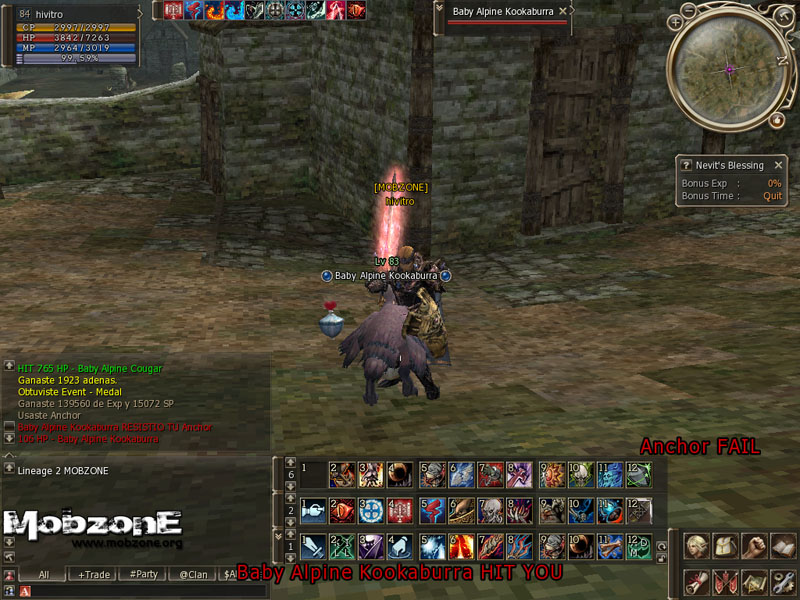Screen dimensions: 800x600
Task: Click the chat text input field
Action: tap(130, 592)
